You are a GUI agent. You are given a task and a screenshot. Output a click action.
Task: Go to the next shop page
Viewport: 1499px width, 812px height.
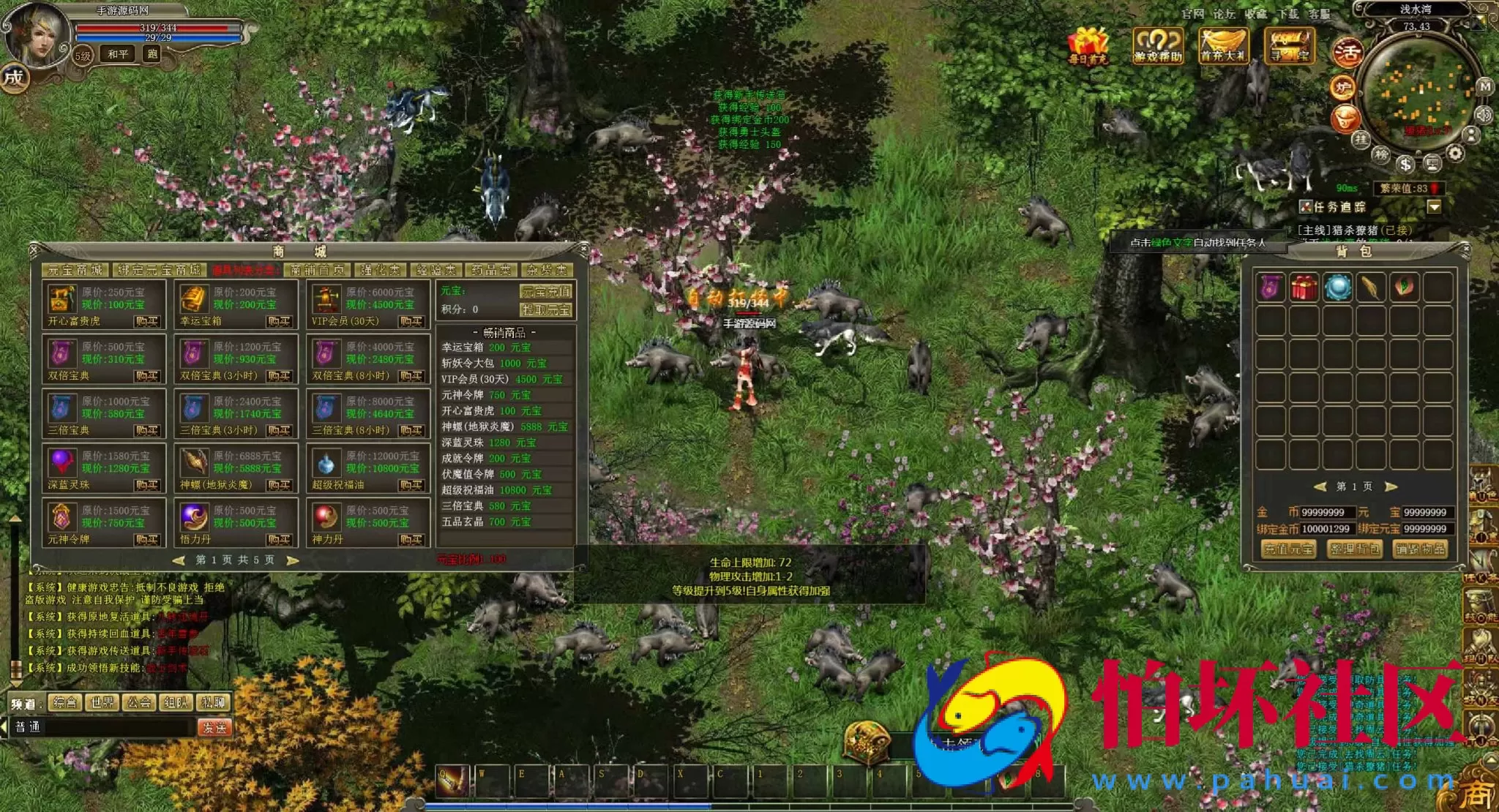click(293, 560)
